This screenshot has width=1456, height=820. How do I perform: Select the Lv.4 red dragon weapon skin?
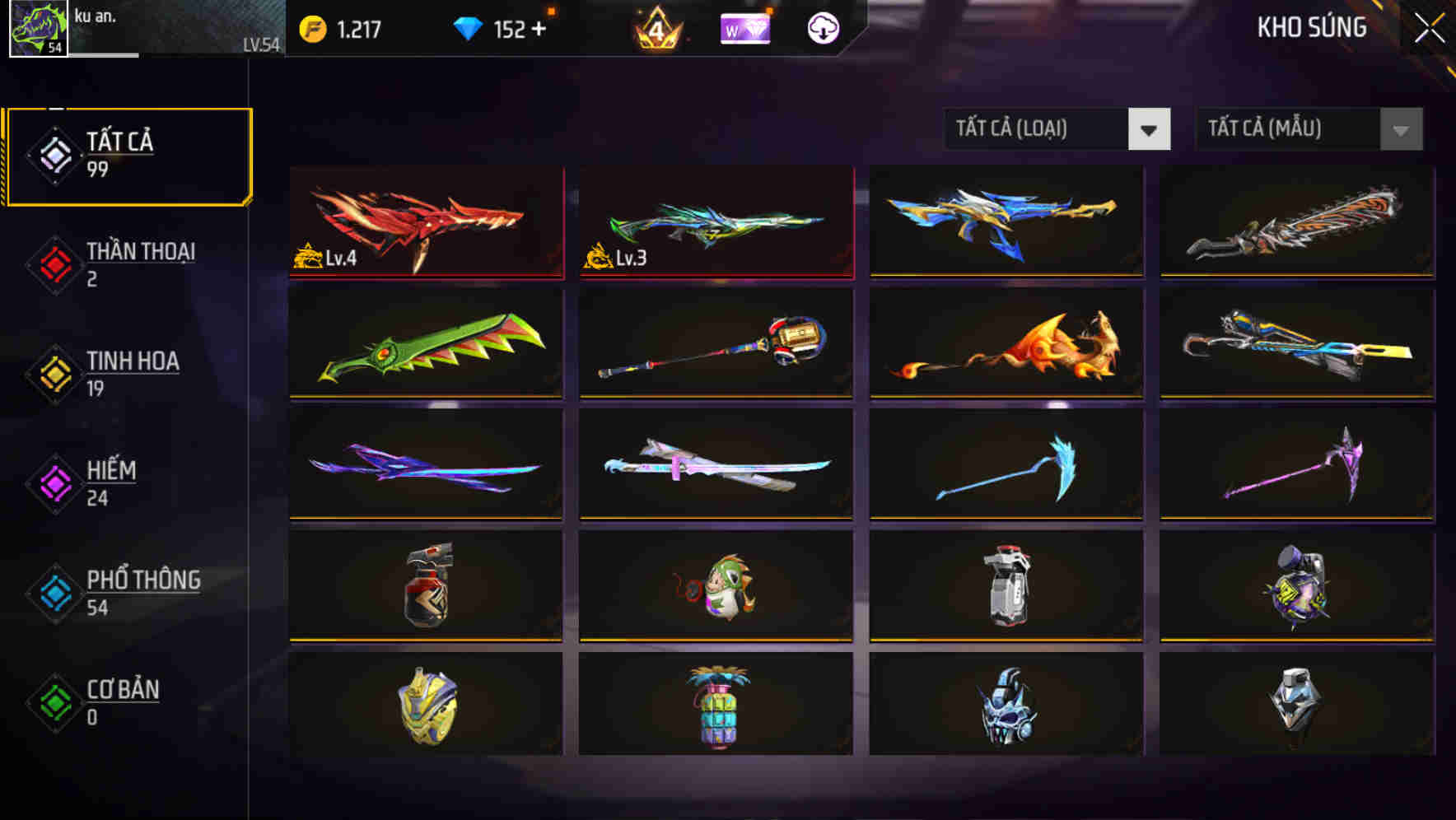425,222
